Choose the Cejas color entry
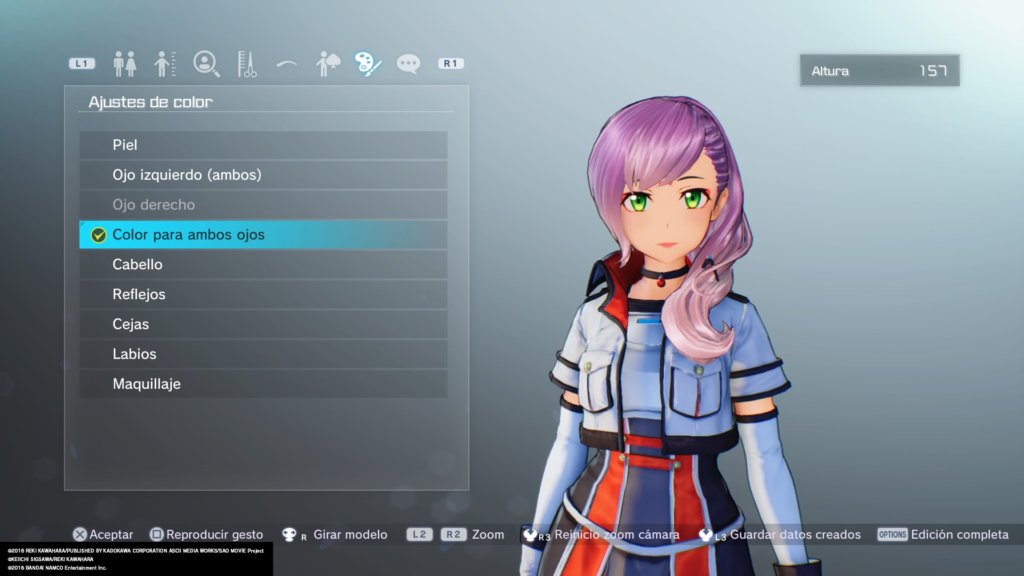This screenshot has height=576, width=1024. [263, 324]
